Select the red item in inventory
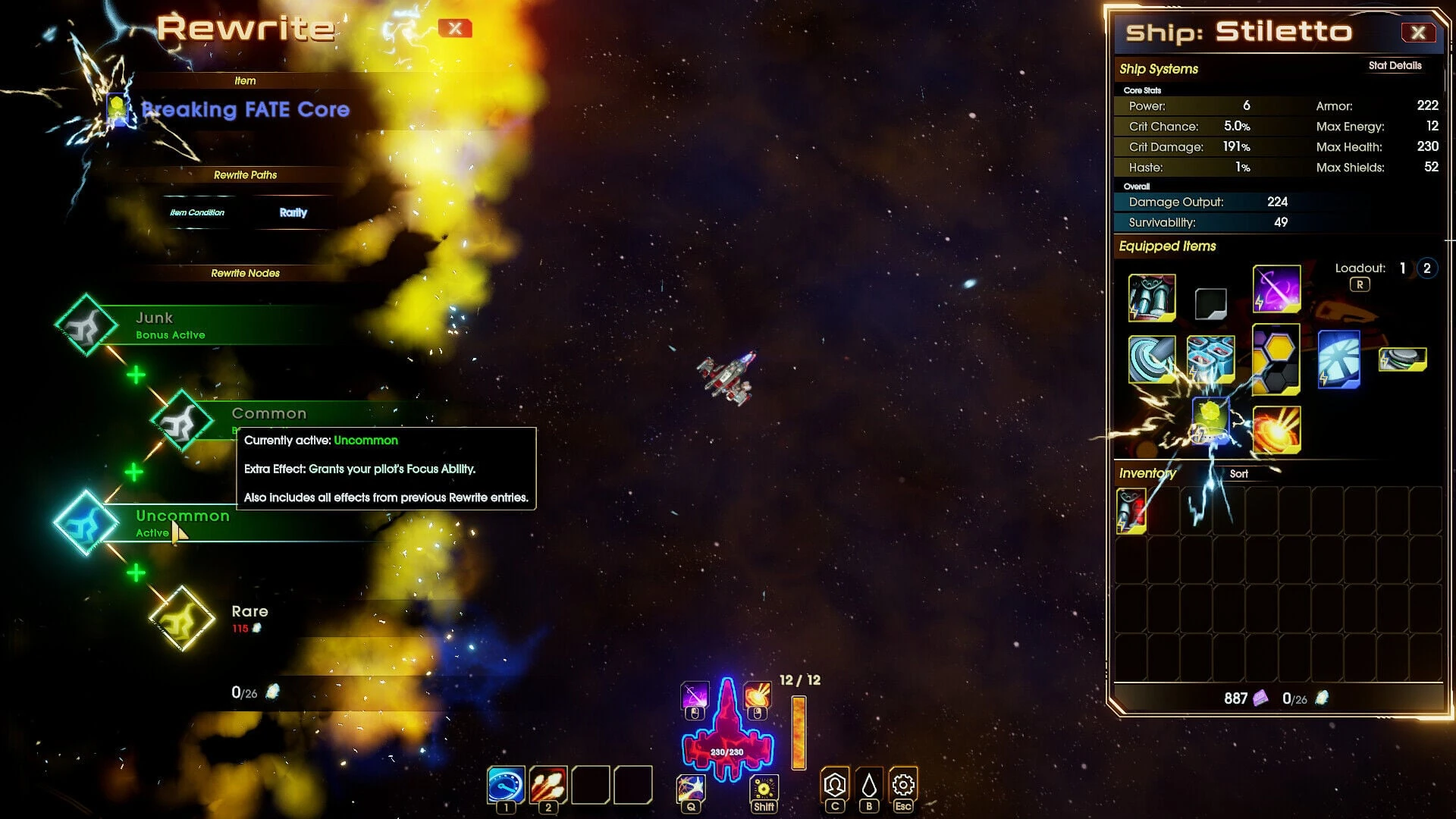The height and width of the screenshot is (819, 1456). [x=1131, y=510]
